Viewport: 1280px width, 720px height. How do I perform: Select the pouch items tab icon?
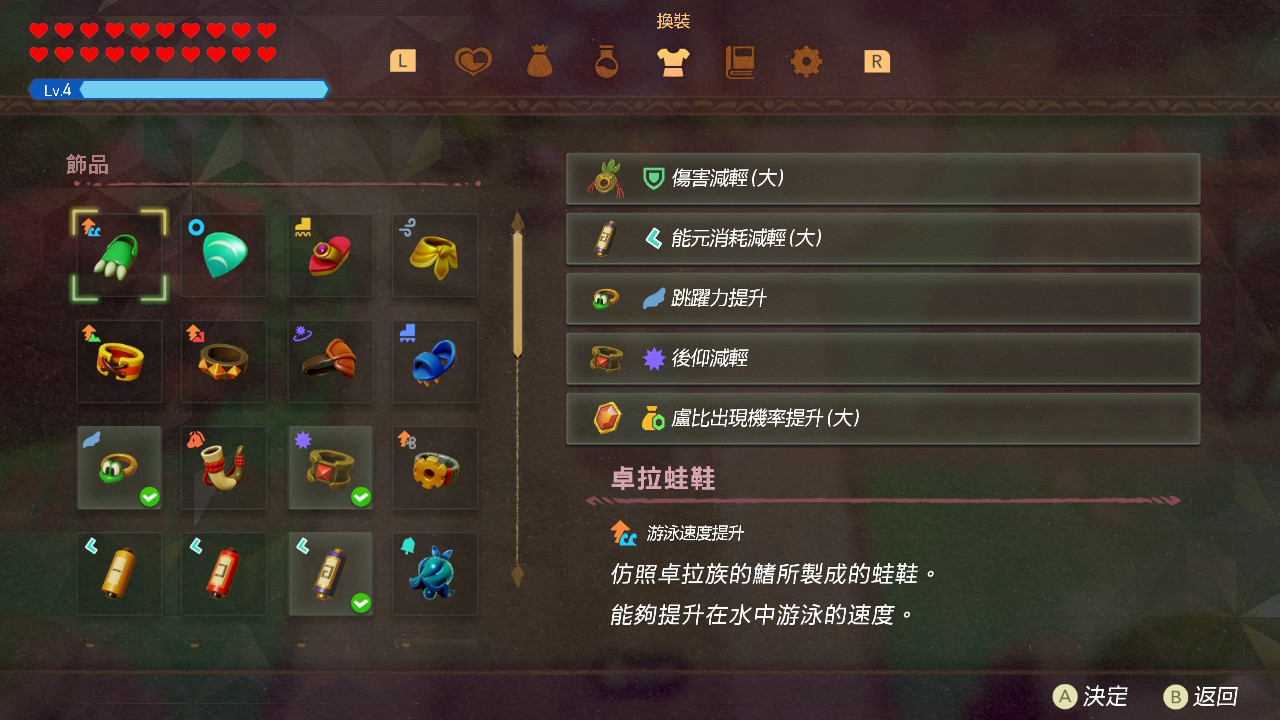[x=539, y=61]
